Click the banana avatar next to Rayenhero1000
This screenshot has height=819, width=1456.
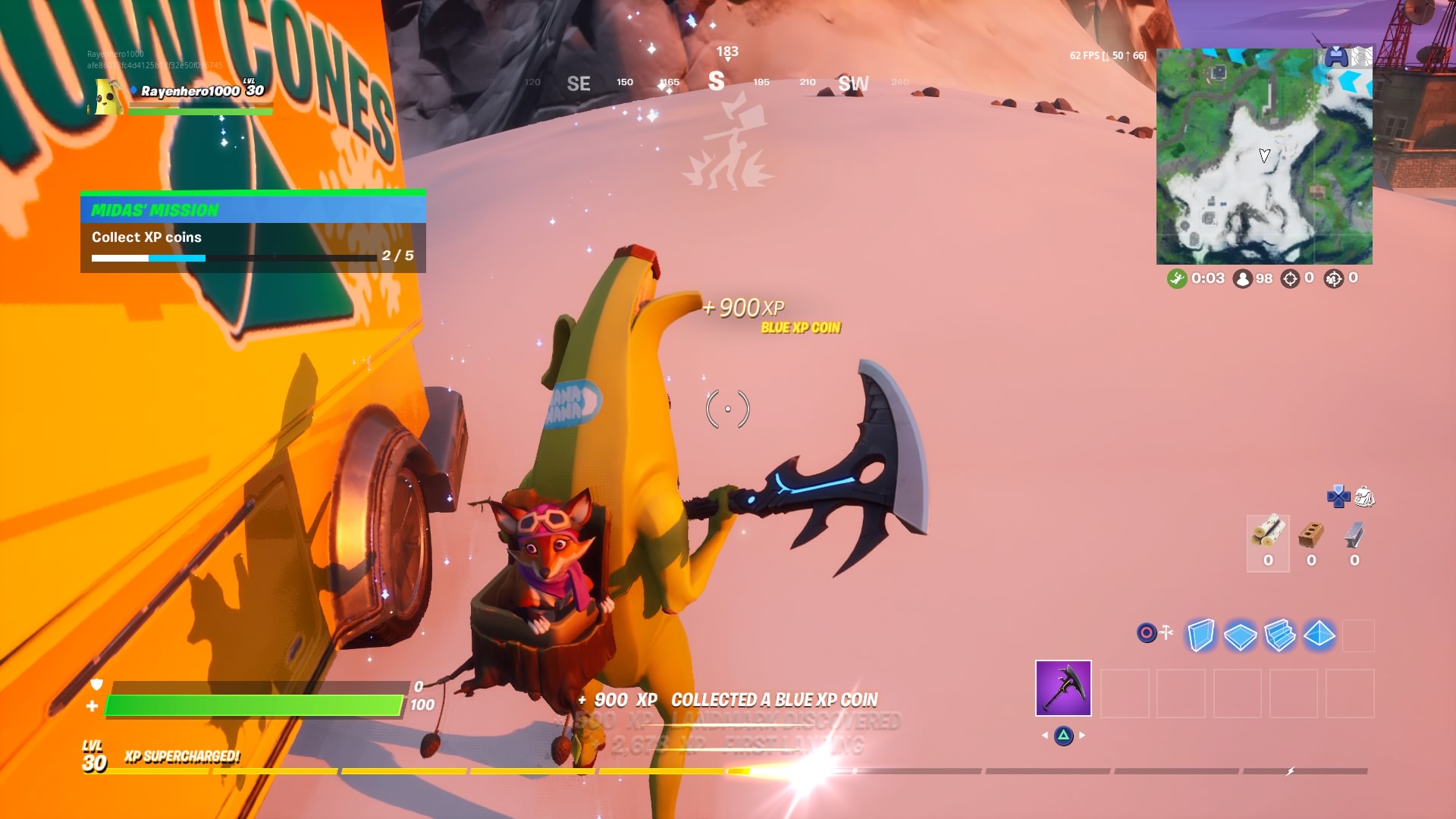pyautogui.click(x=108, y=97)
